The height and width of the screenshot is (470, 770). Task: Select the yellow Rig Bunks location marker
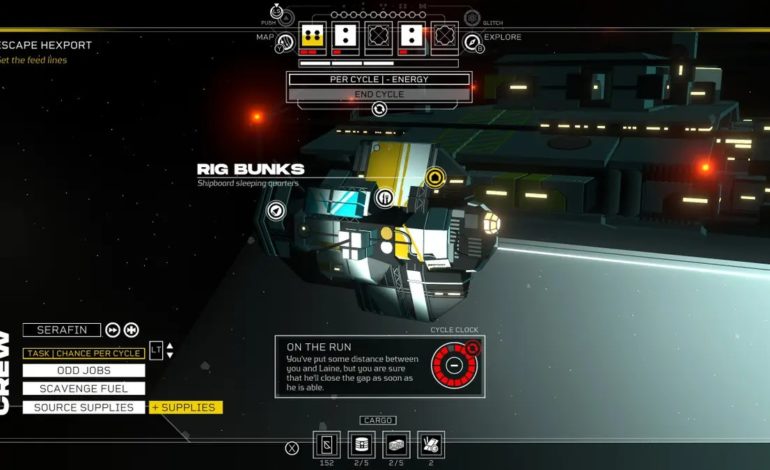[x=434, y=178]
